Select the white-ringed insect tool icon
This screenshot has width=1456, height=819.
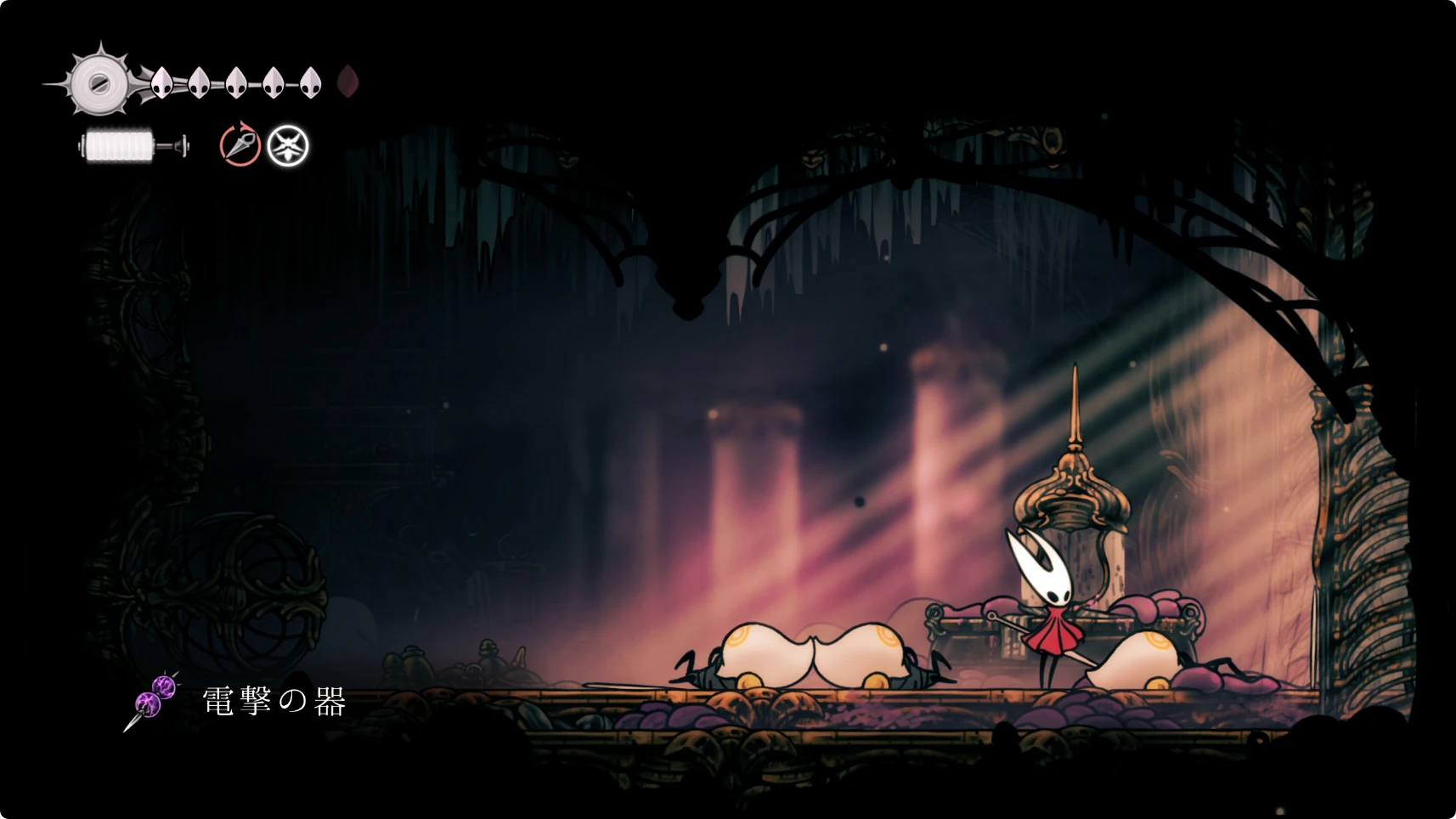point(288,146)
